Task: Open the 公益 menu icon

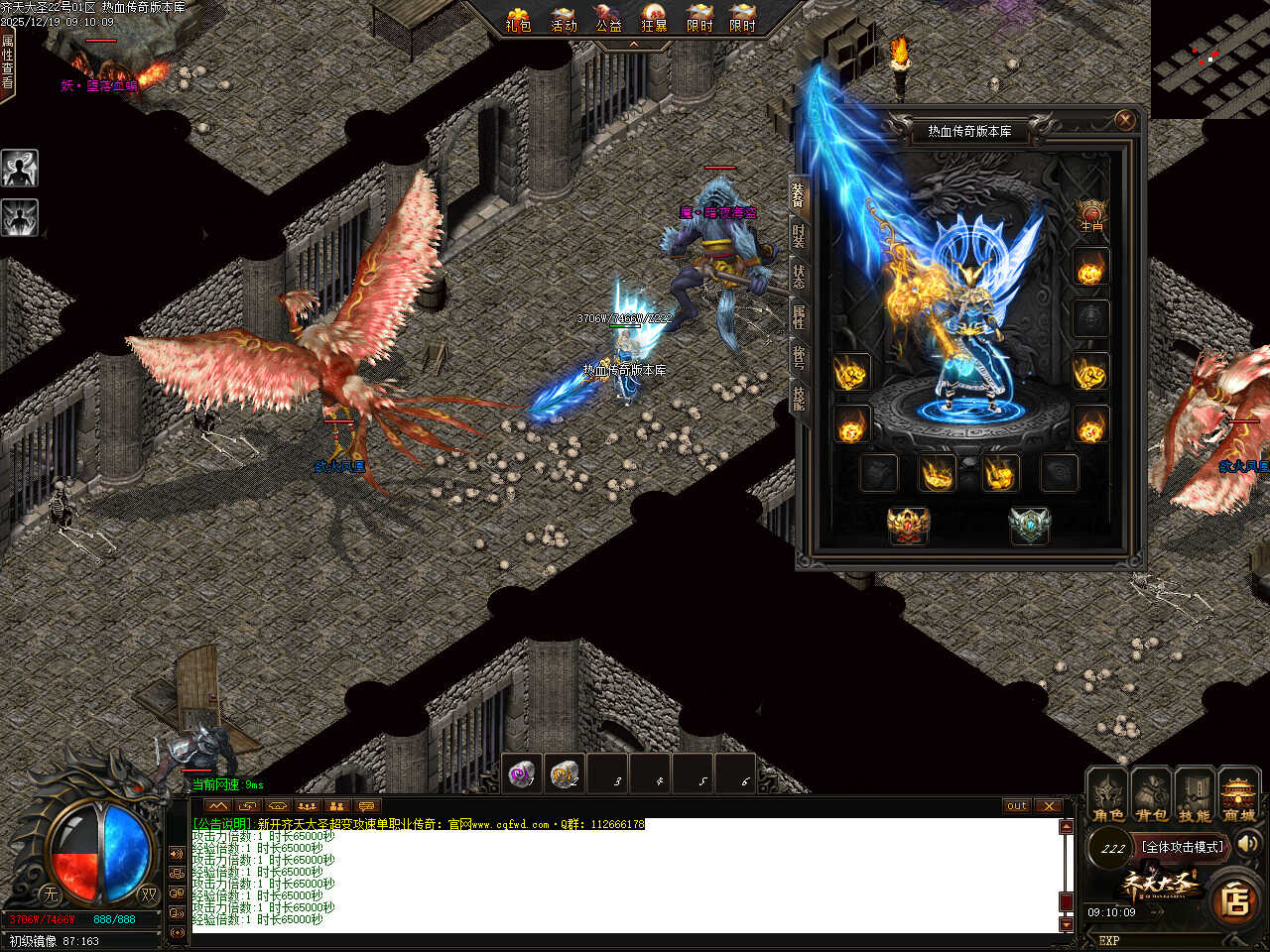Action: pos(608,19)
